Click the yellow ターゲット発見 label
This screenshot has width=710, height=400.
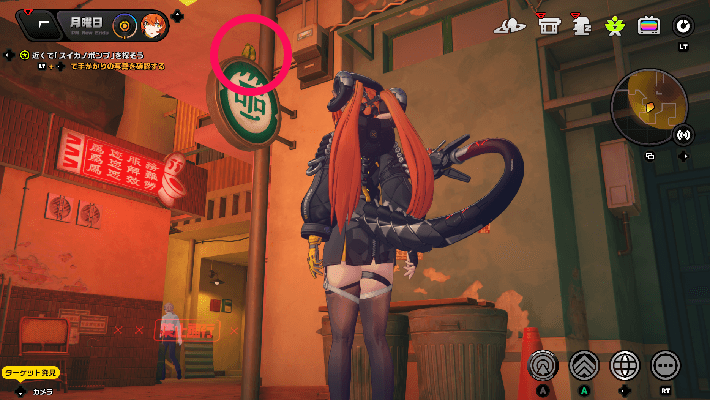coord(30,372)
